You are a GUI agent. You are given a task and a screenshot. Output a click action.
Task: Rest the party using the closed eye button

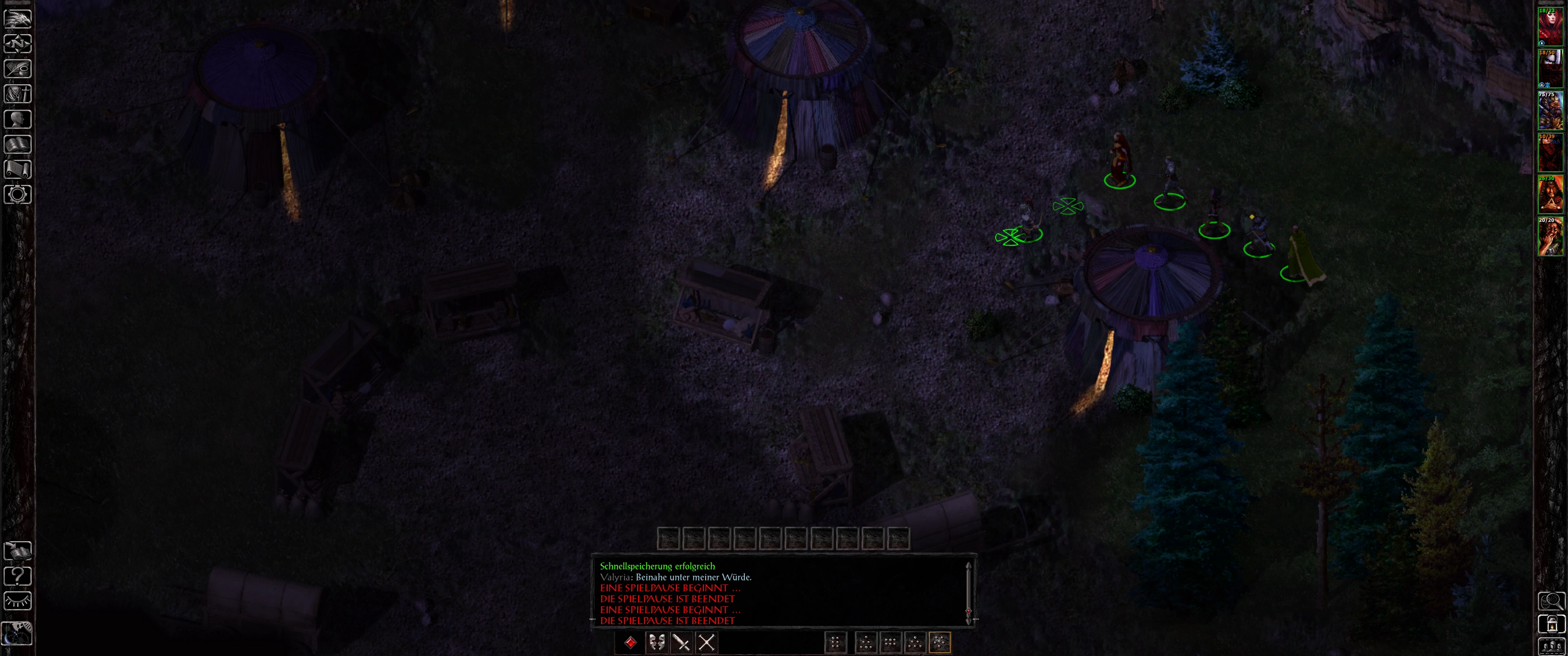18,601
